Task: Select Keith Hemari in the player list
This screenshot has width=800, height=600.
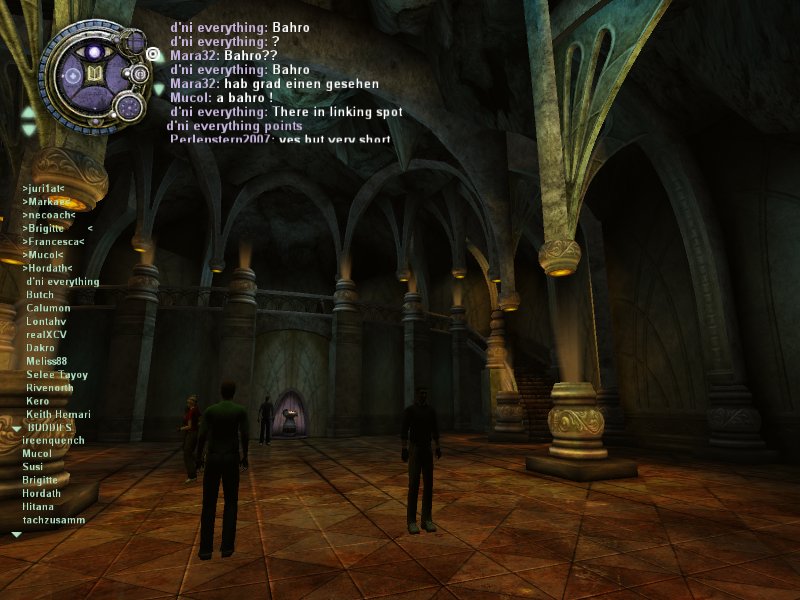Action: (58, 414)
